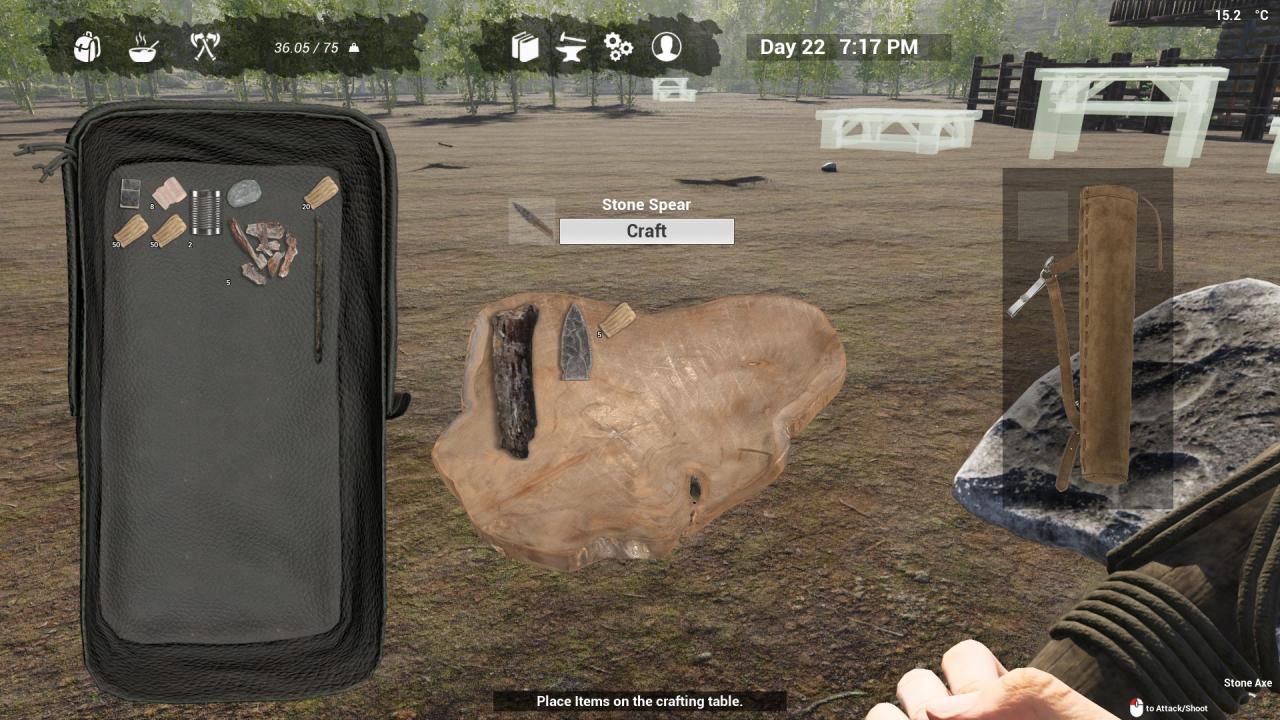The width and height of the screenshot is (1280, 720).
Task: Open the backpack inventory icon
Action: coord(87,46)
